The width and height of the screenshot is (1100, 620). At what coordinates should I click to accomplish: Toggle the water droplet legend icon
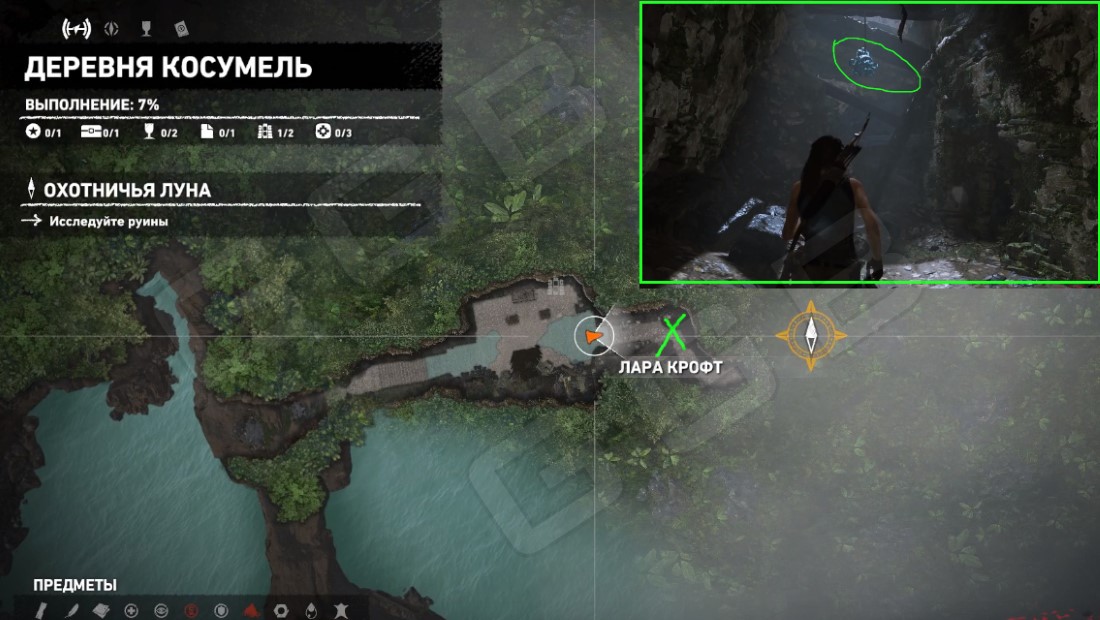311,610
